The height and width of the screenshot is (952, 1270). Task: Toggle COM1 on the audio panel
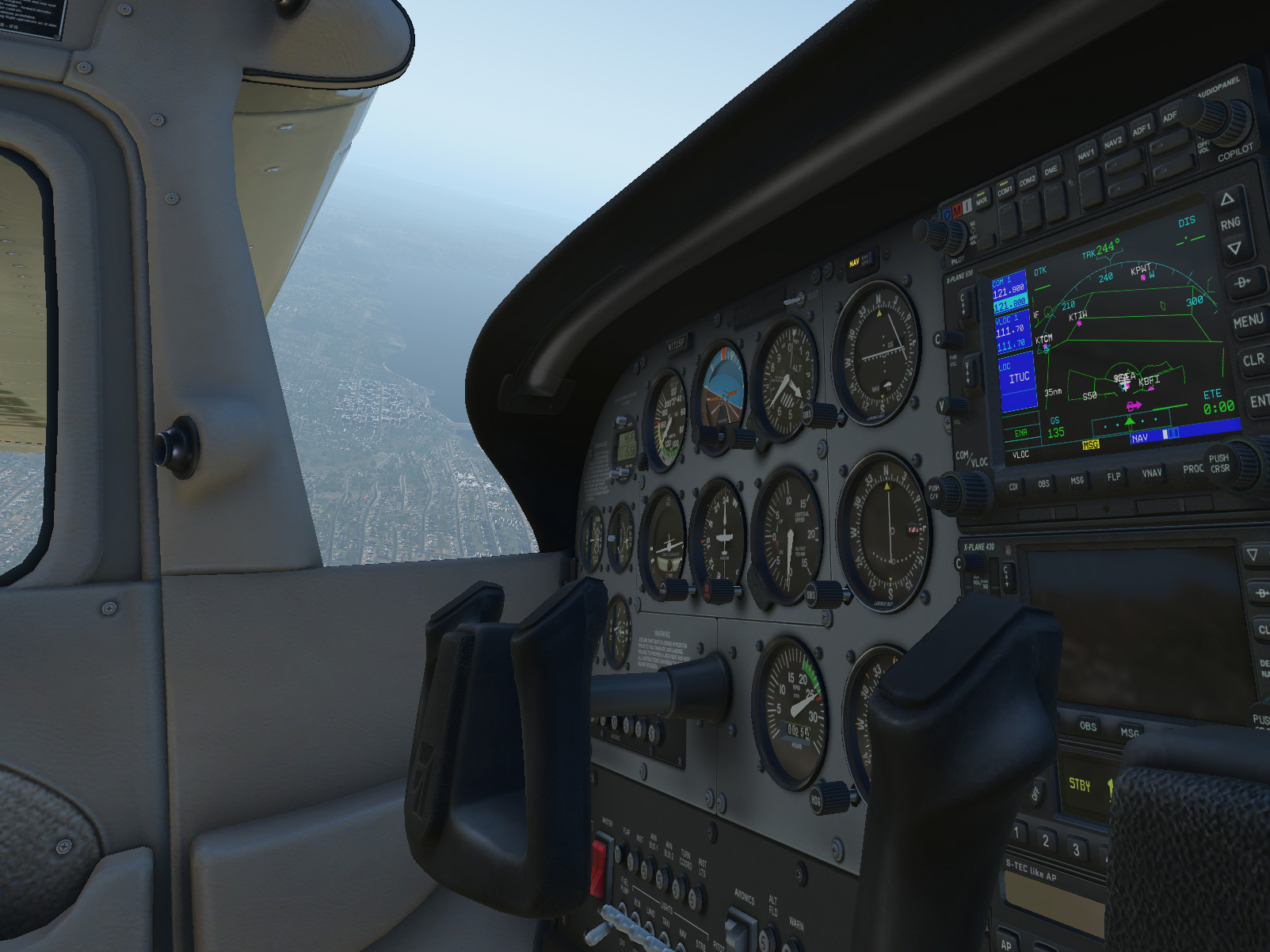pos(1005,190)
